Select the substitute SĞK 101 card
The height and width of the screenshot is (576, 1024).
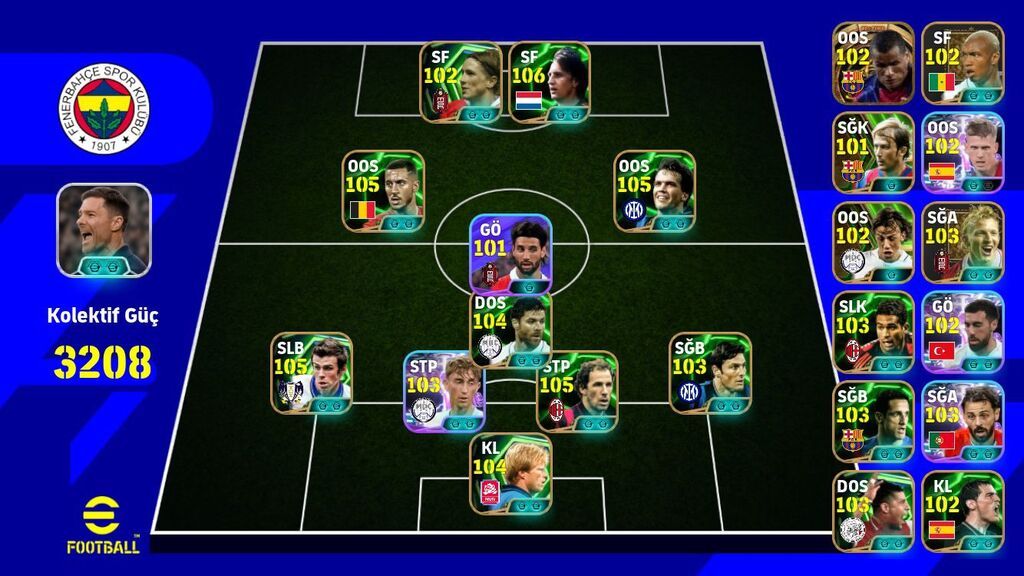click(873, 152)
